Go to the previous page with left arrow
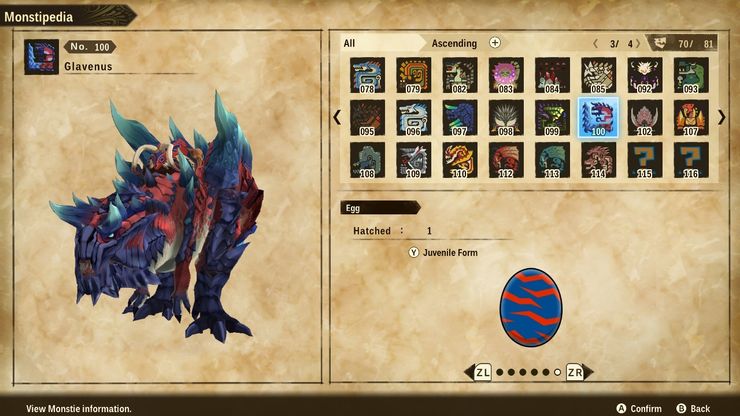740x416 pixels. 337,117
